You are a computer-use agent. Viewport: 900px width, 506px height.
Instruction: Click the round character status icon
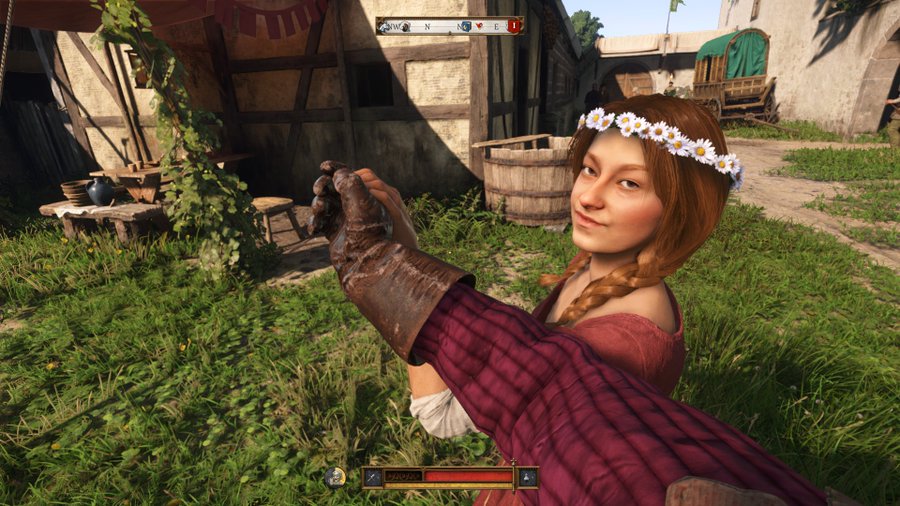[335, 477]
